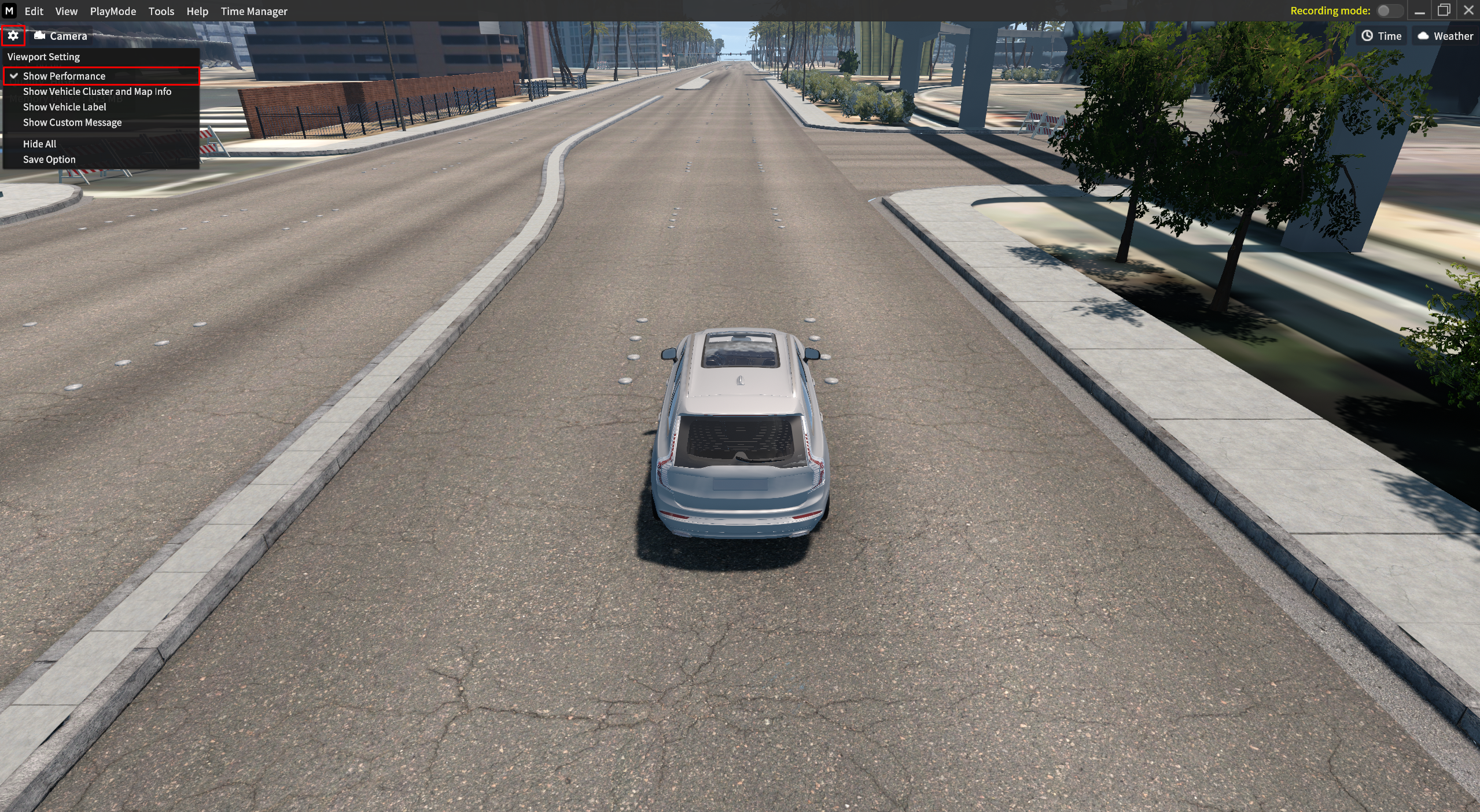Open the Time settings button
This screenshot has height=812, width=1480.
1381,36
